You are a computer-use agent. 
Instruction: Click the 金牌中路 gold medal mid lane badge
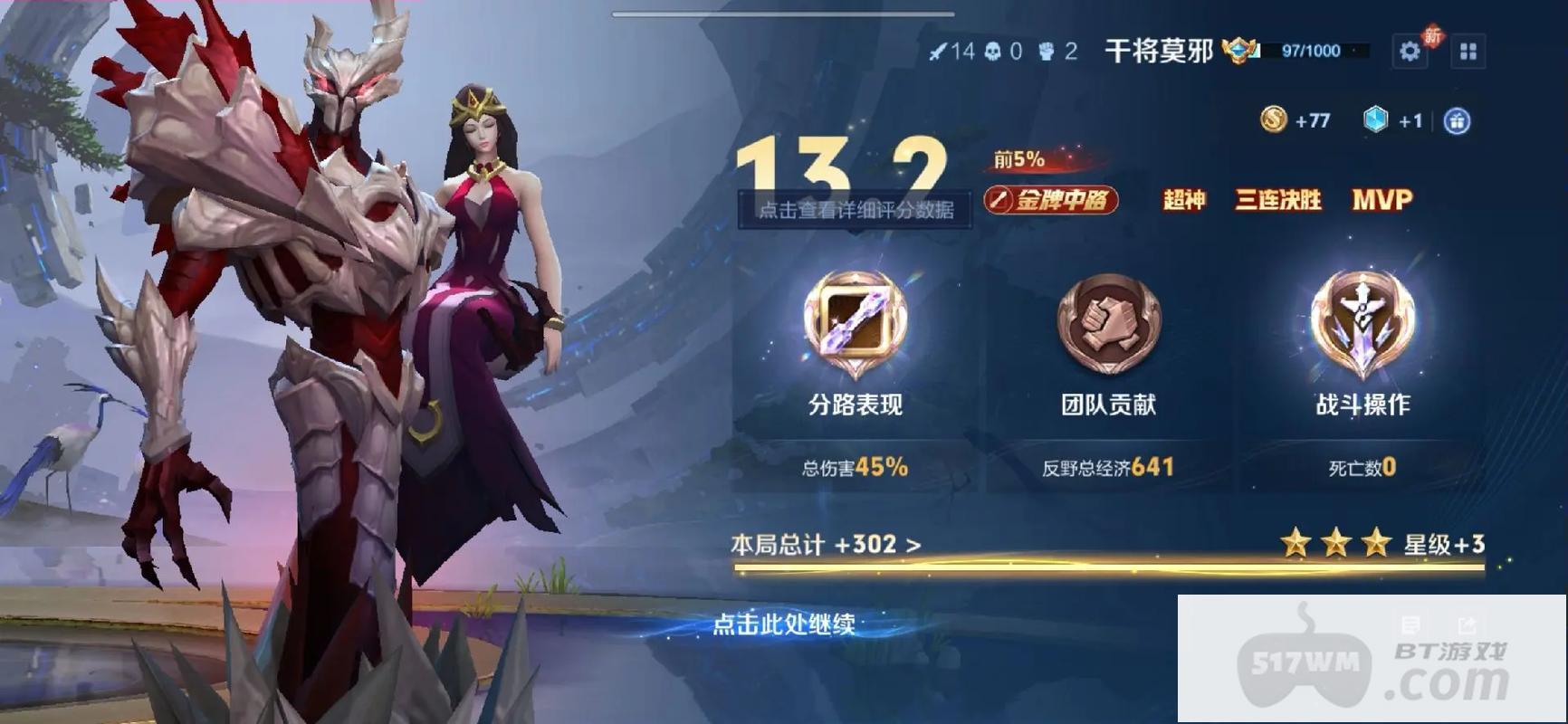pos(1055,201)
